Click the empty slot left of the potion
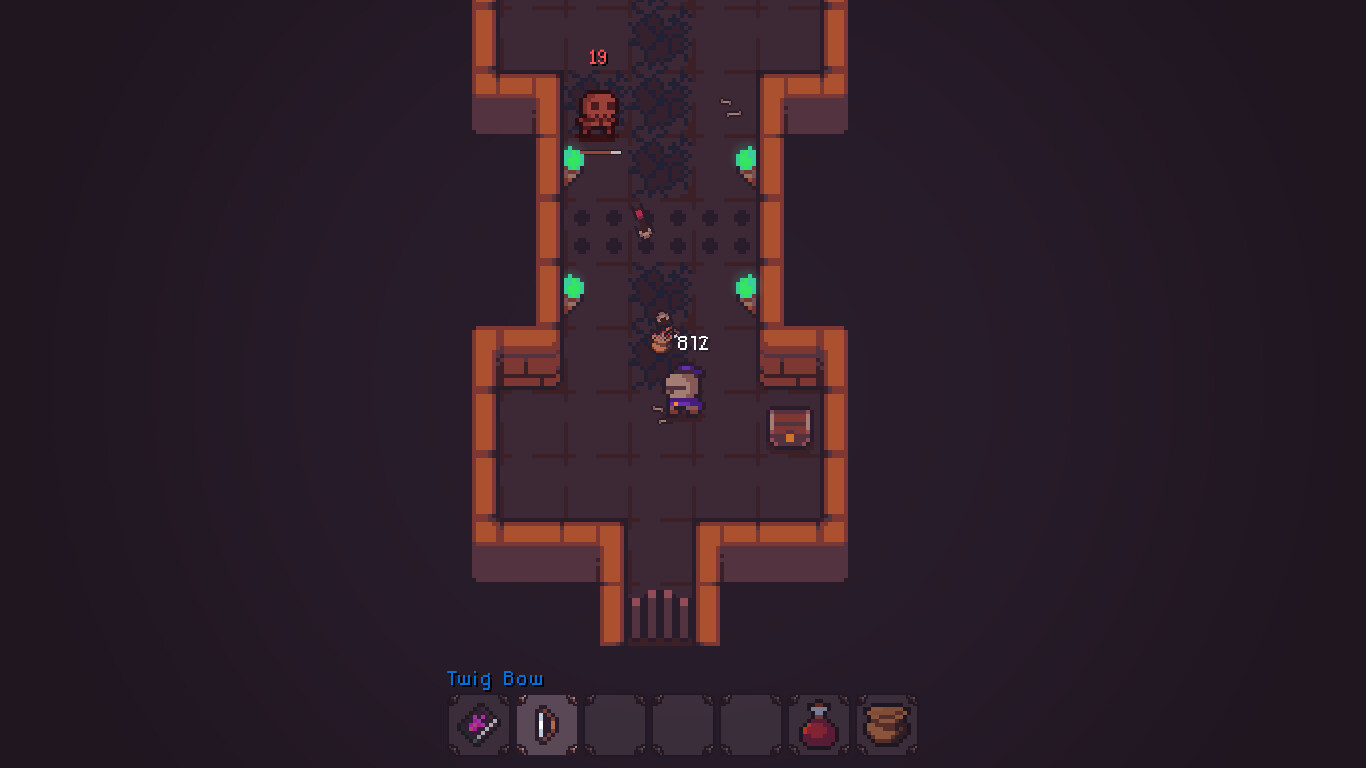Image resolution: width=1366 pixels, height=768 pixels. (750, 723)
